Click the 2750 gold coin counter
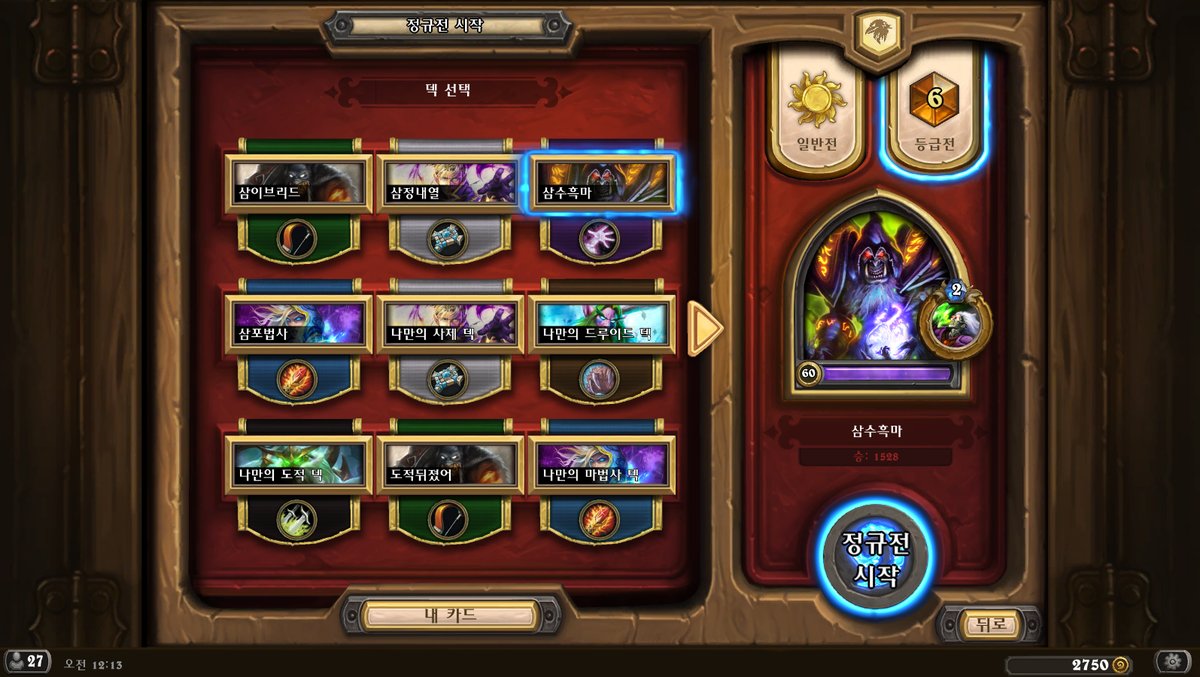Image resolution: width=1200 pixels, height=677 pixels. click(1068, 664)
